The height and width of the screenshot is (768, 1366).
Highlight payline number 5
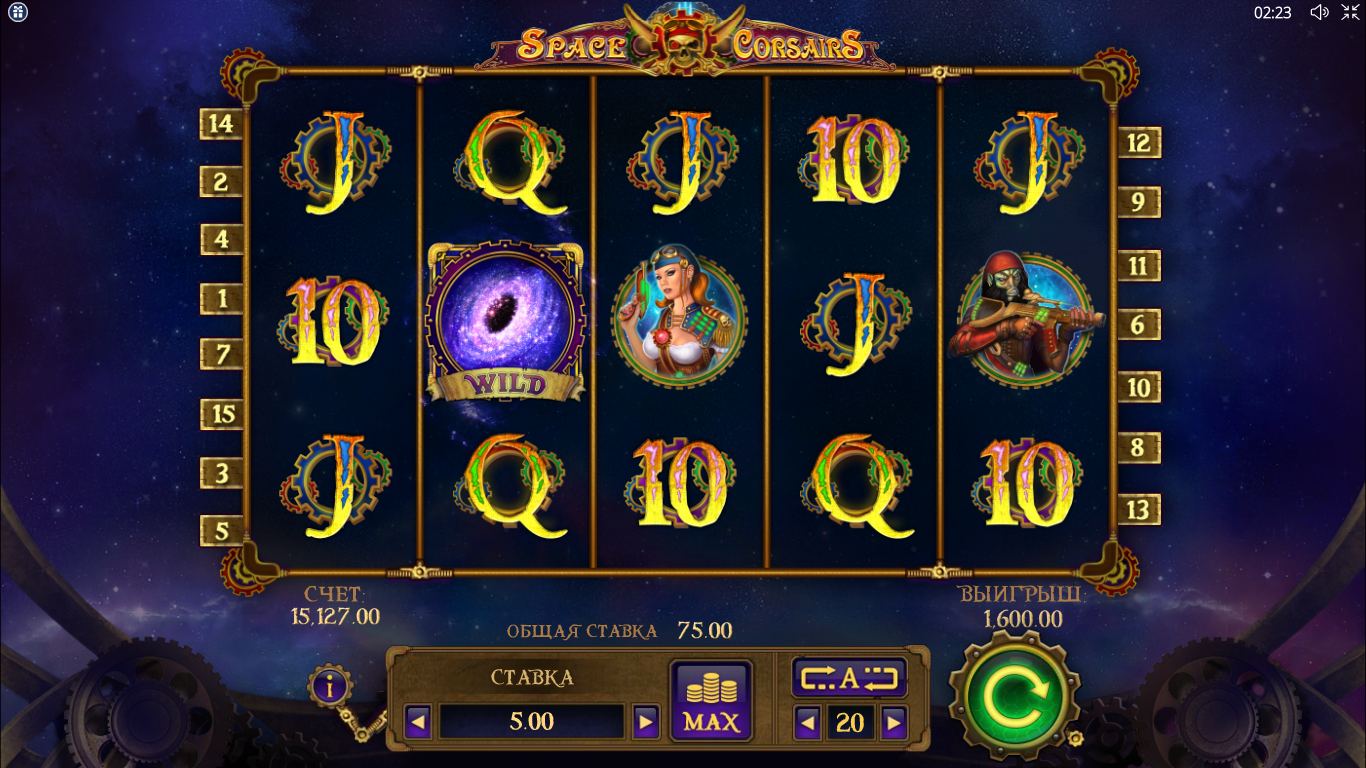(221, 530)
